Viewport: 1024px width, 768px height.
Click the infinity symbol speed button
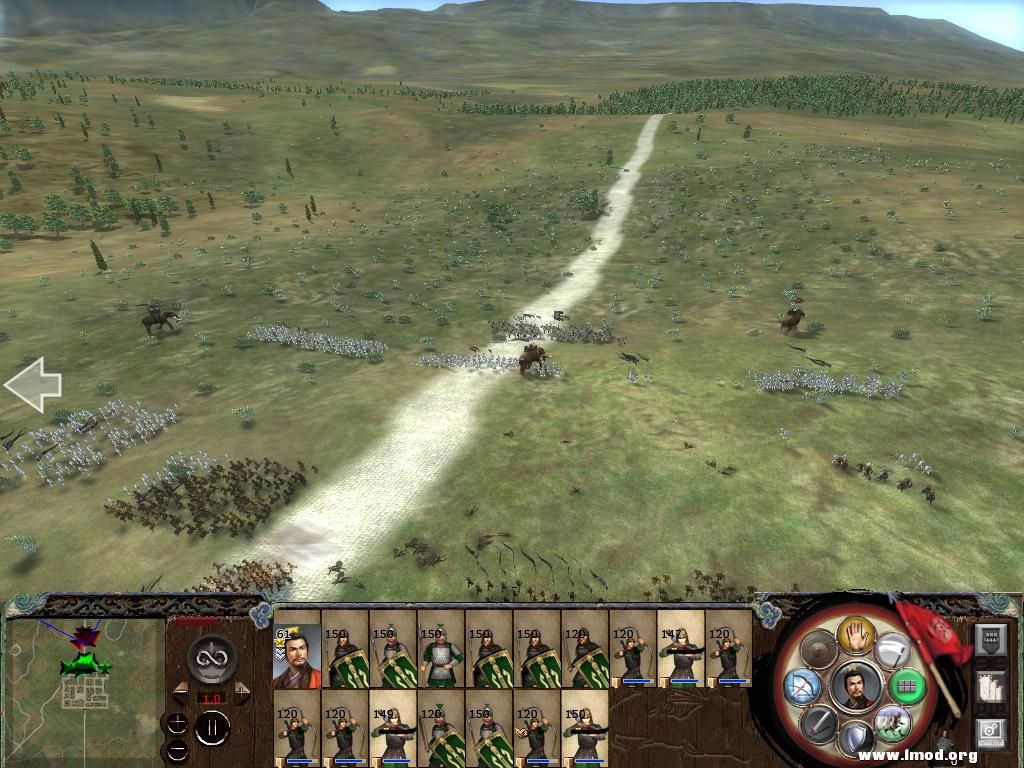211,657
